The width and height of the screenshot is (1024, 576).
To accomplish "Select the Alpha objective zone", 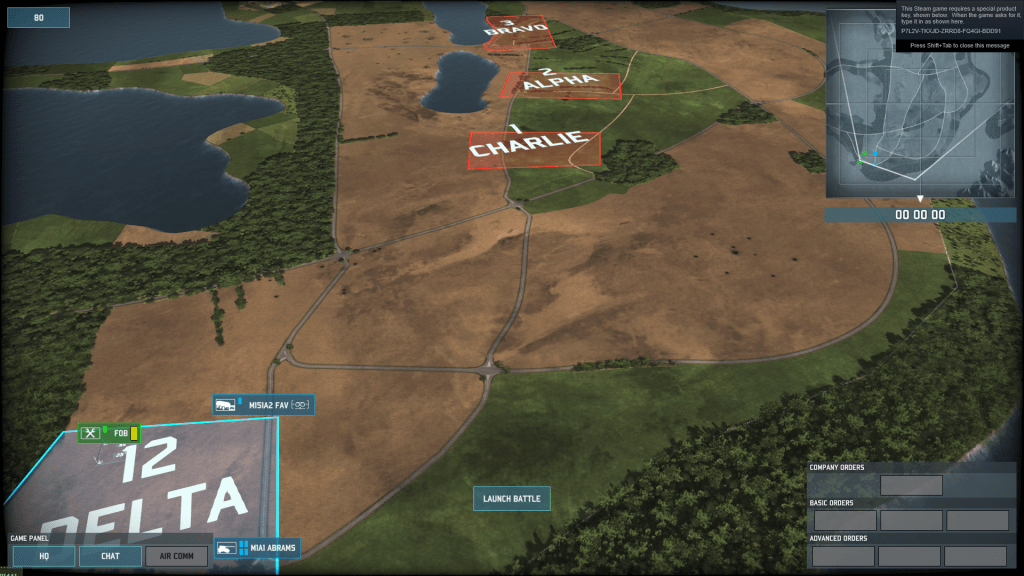I will 560,83.
